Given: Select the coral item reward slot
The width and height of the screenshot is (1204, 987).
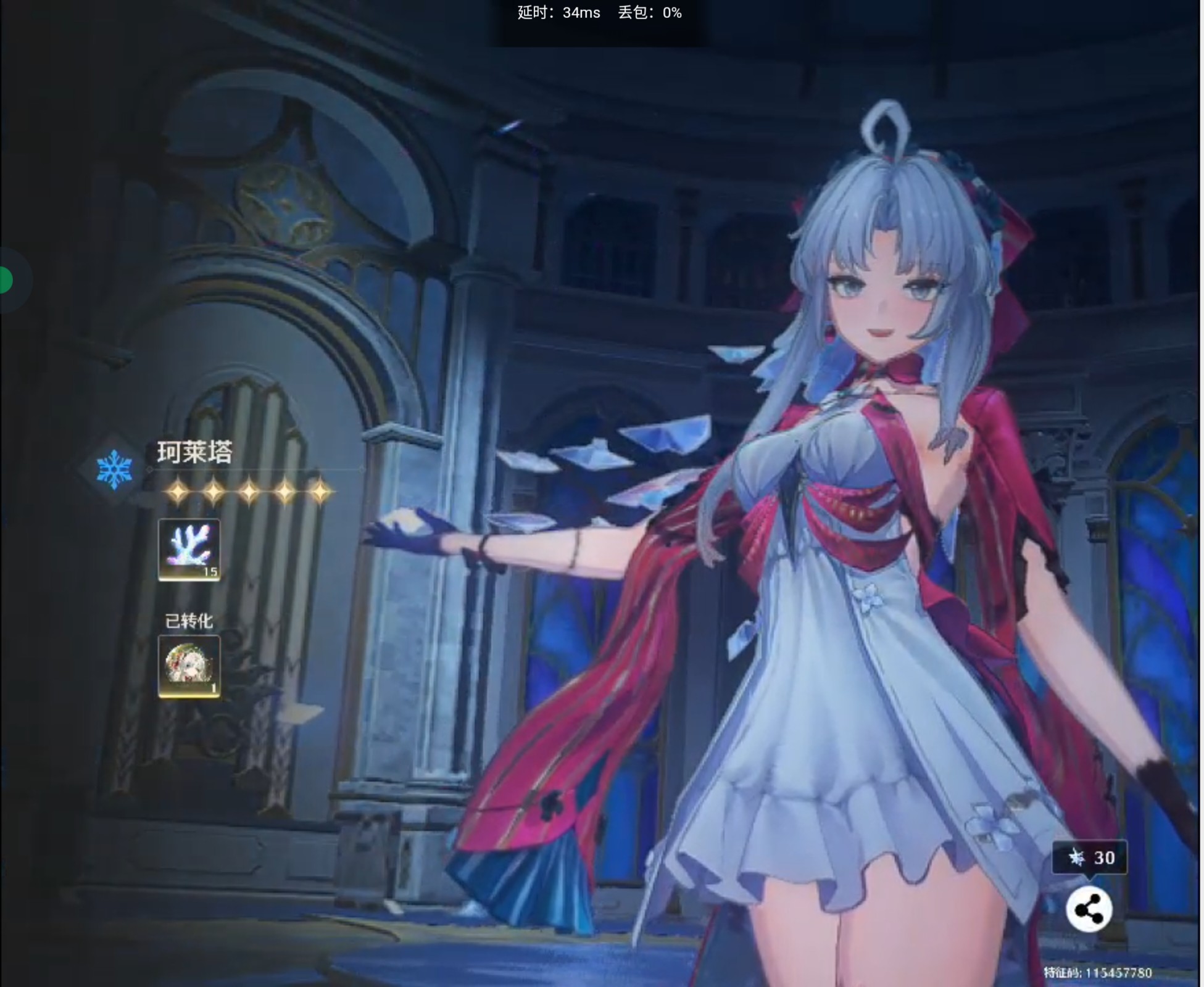Looking at the screenshot, I should tap(189, 549).
